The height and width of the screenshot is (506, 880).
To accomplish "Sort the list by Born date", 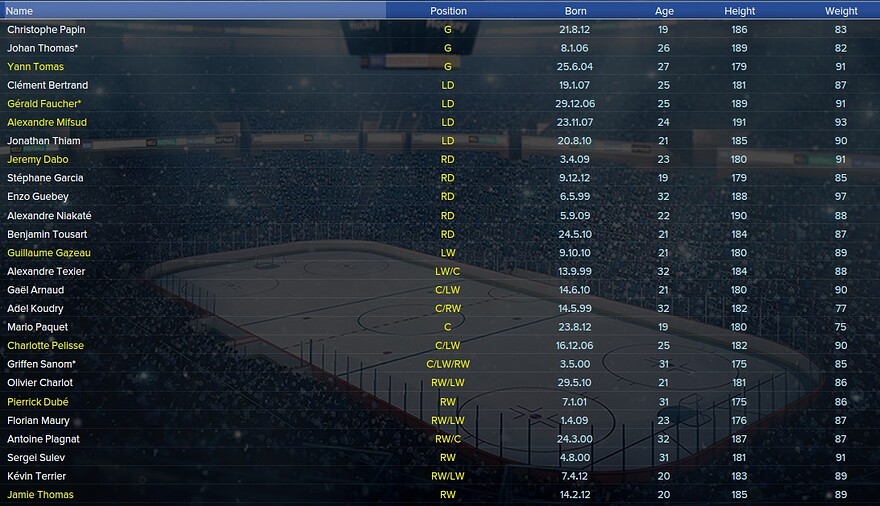I will pos(575,11).
